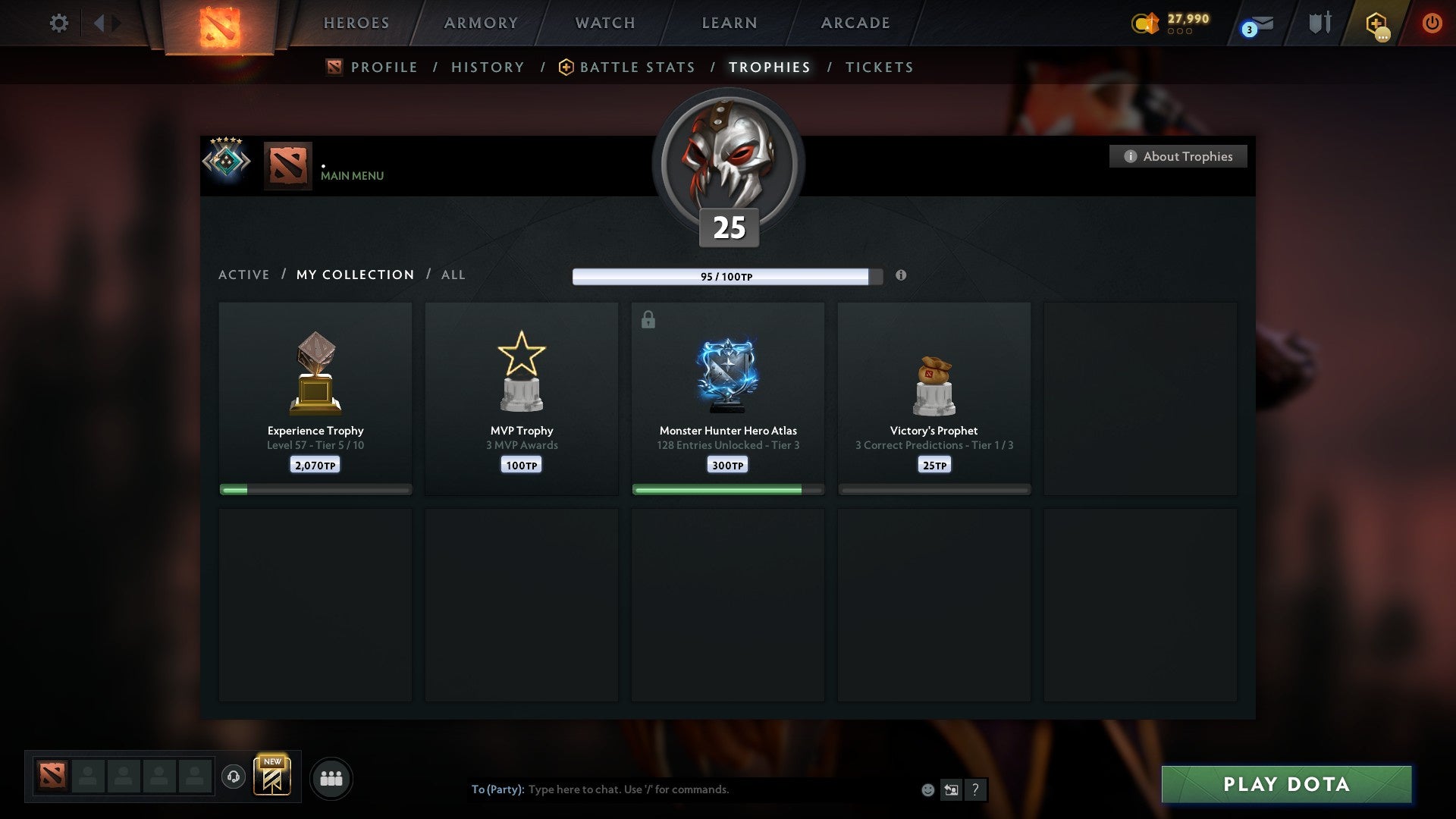This screenshot has height=819, width=1456.
Task: Toggle the chat wheel help question mark
Action: point(977,789)
